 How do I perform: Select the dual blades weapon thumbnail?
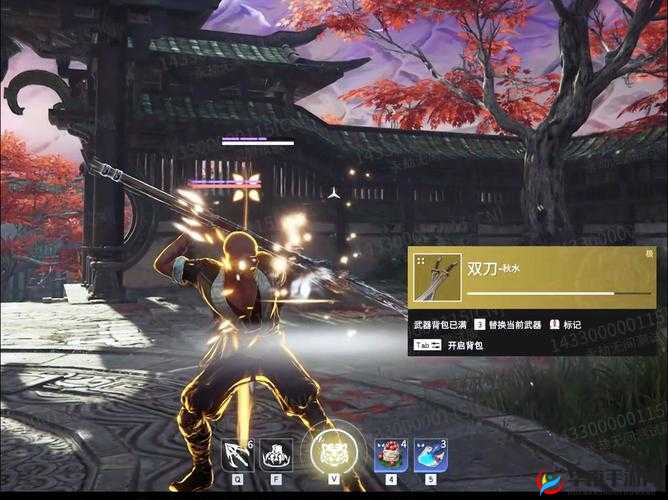point(437,277)
